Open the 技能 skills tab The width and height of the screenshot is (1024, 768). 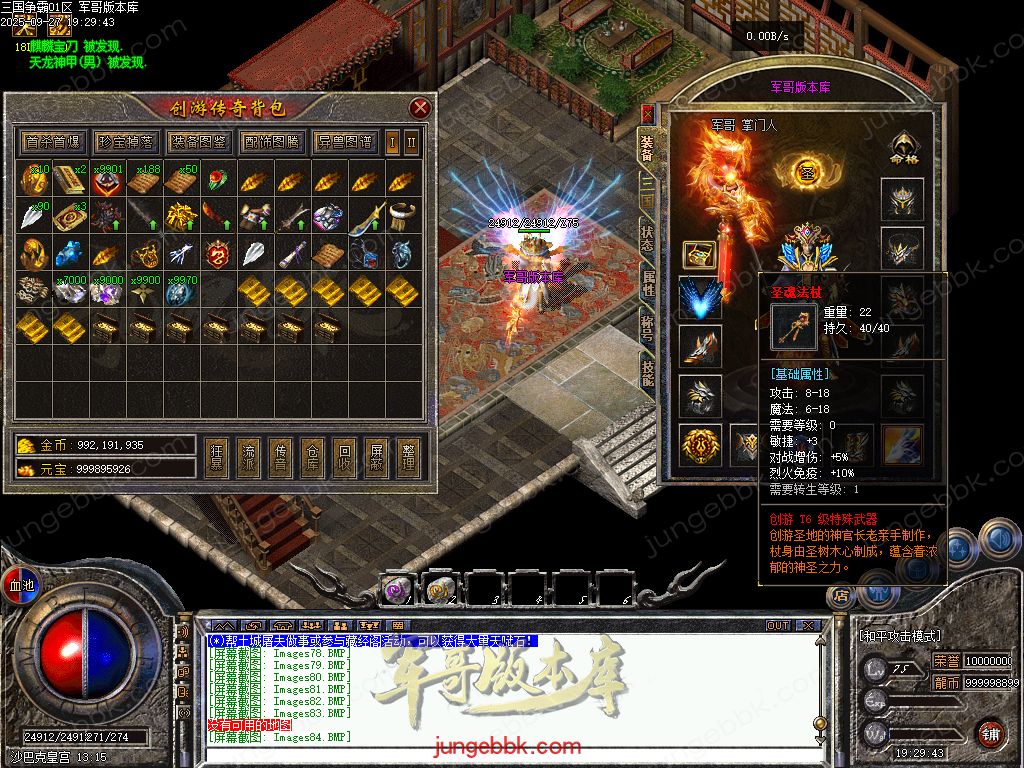pos(648,372)
